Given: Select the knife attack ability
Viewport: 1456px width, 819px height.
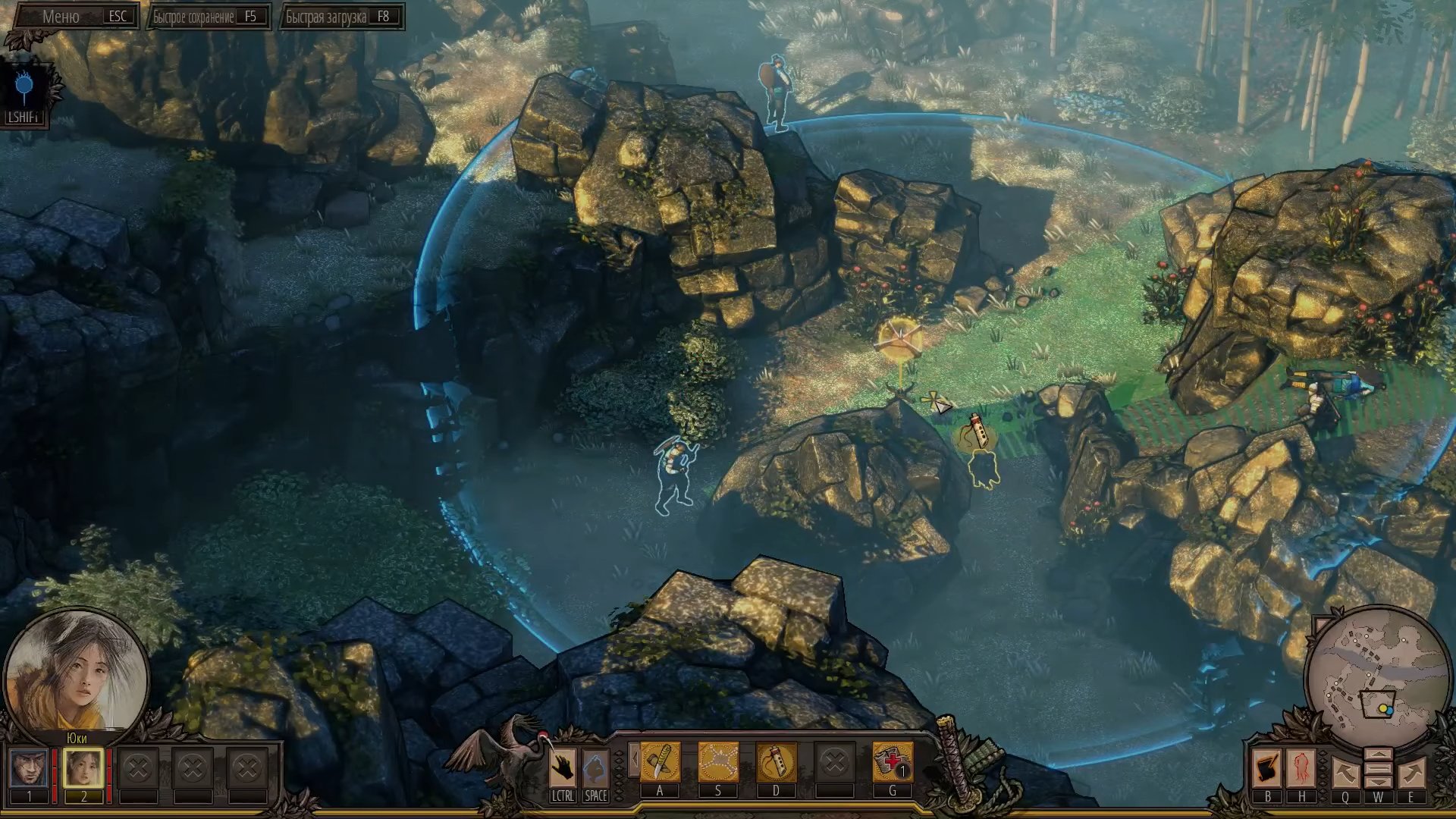Looking at the screenshot, I should pos(660,762).
